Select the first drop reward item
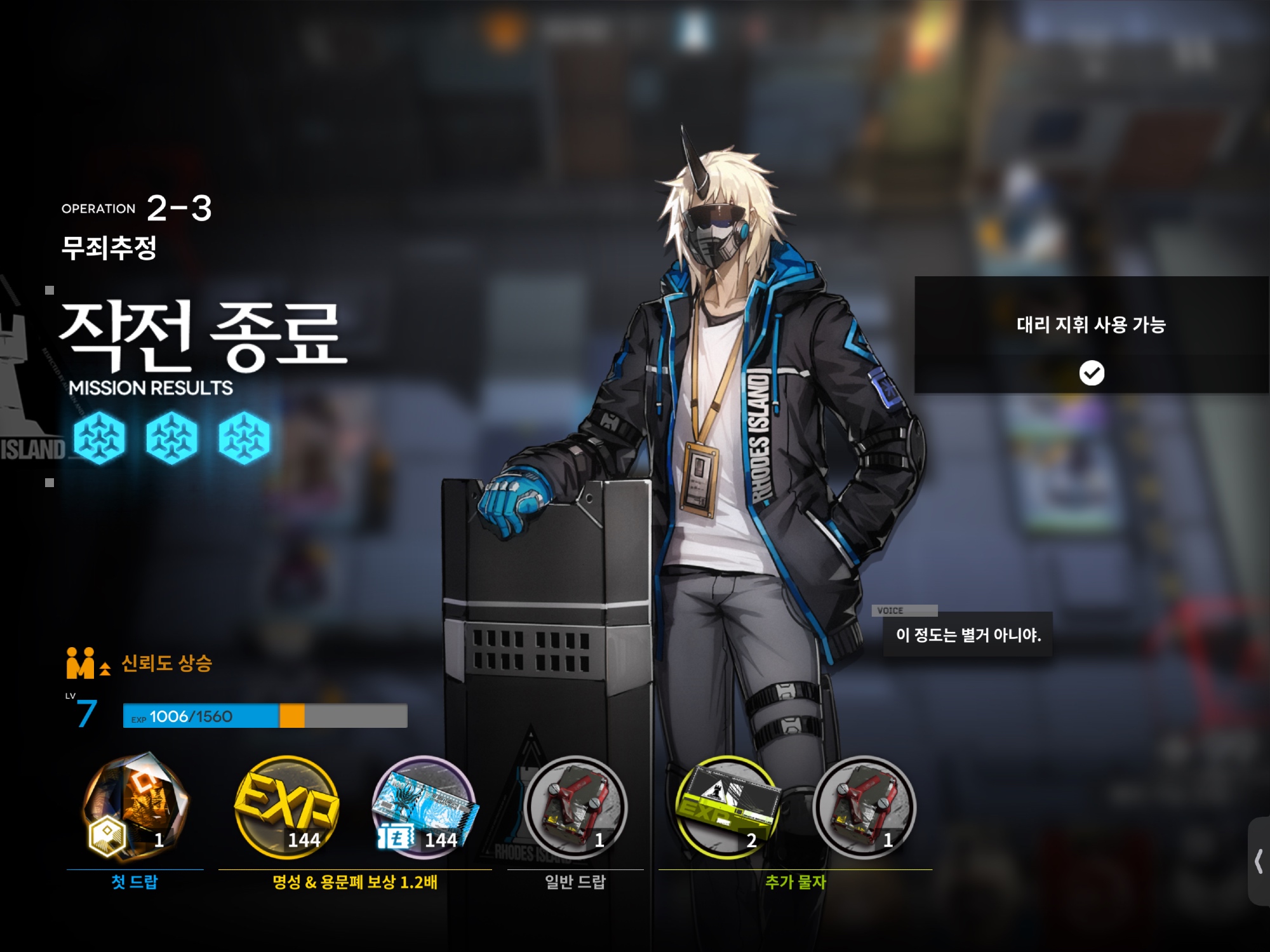The image size is (1270, 952). [x=135, y=807]
